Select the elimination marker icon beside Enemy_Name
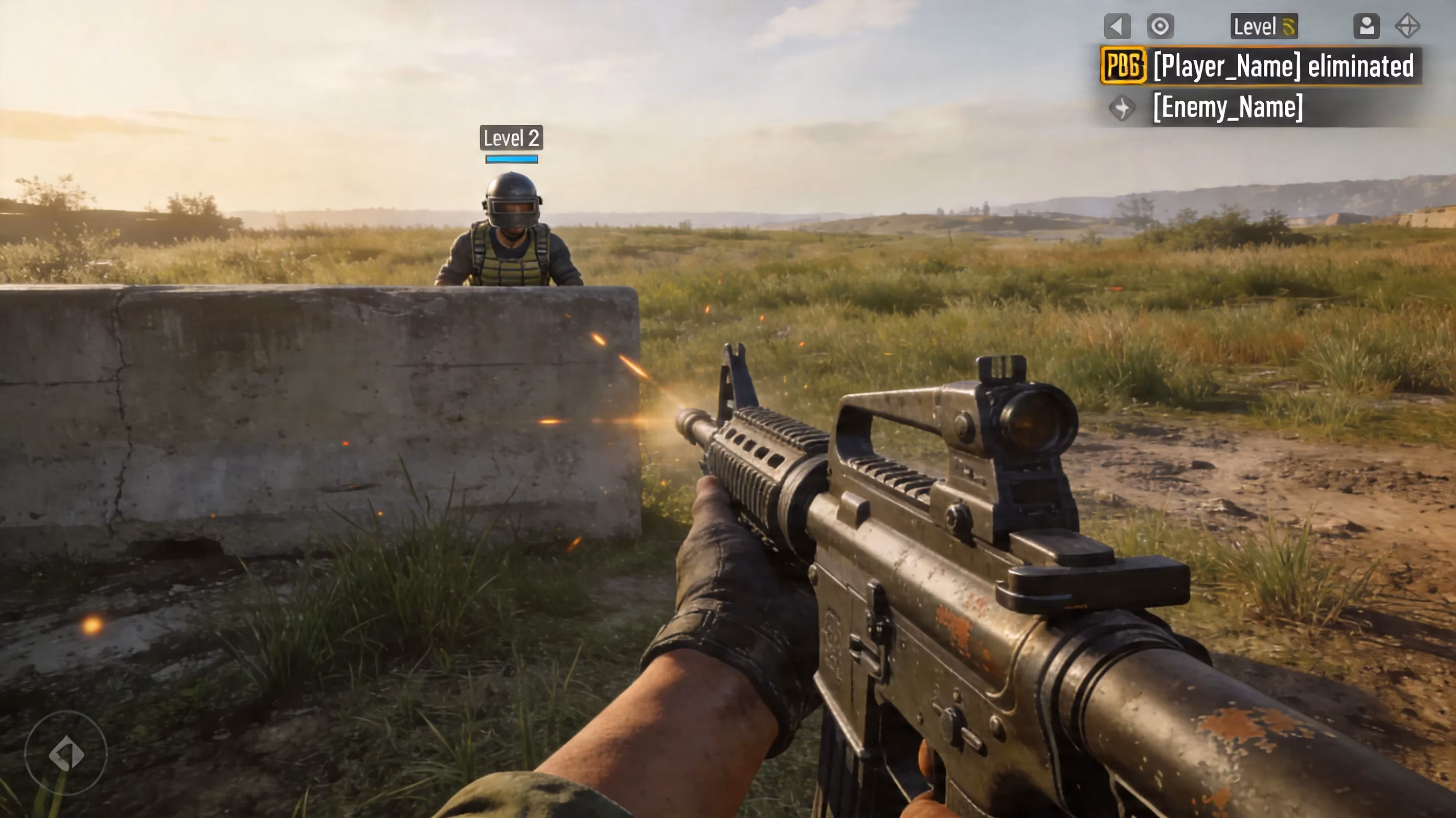Screen dimensions: 1456x818 pos(1122,107)
